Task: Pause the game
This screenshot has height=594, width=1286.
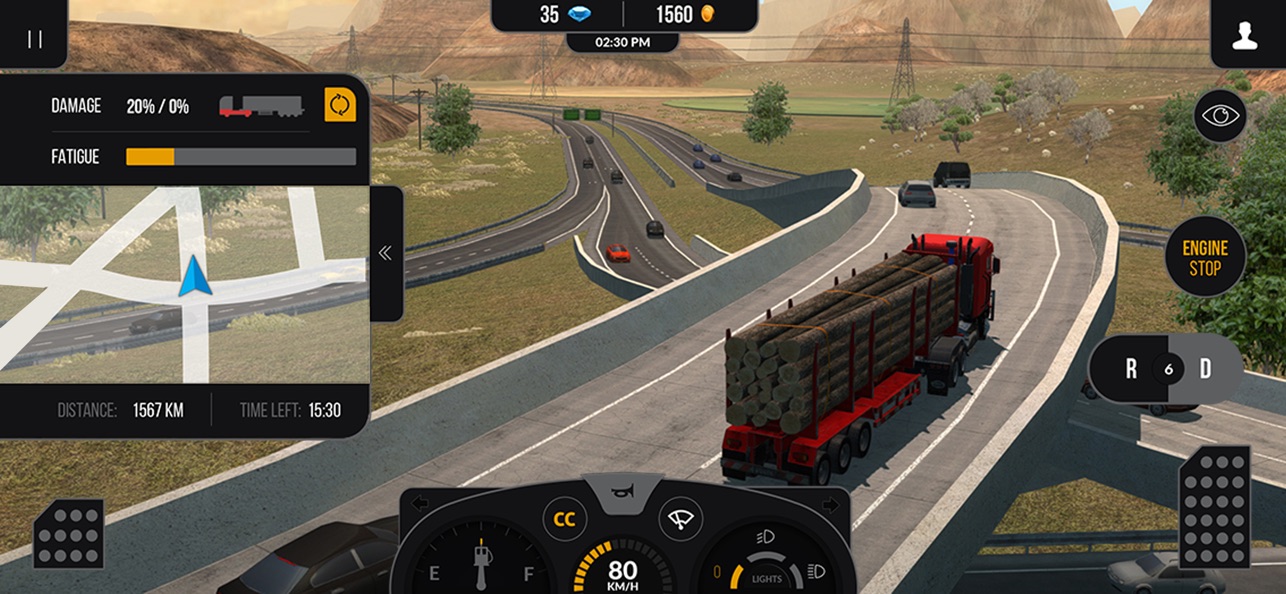Action: 34,39
